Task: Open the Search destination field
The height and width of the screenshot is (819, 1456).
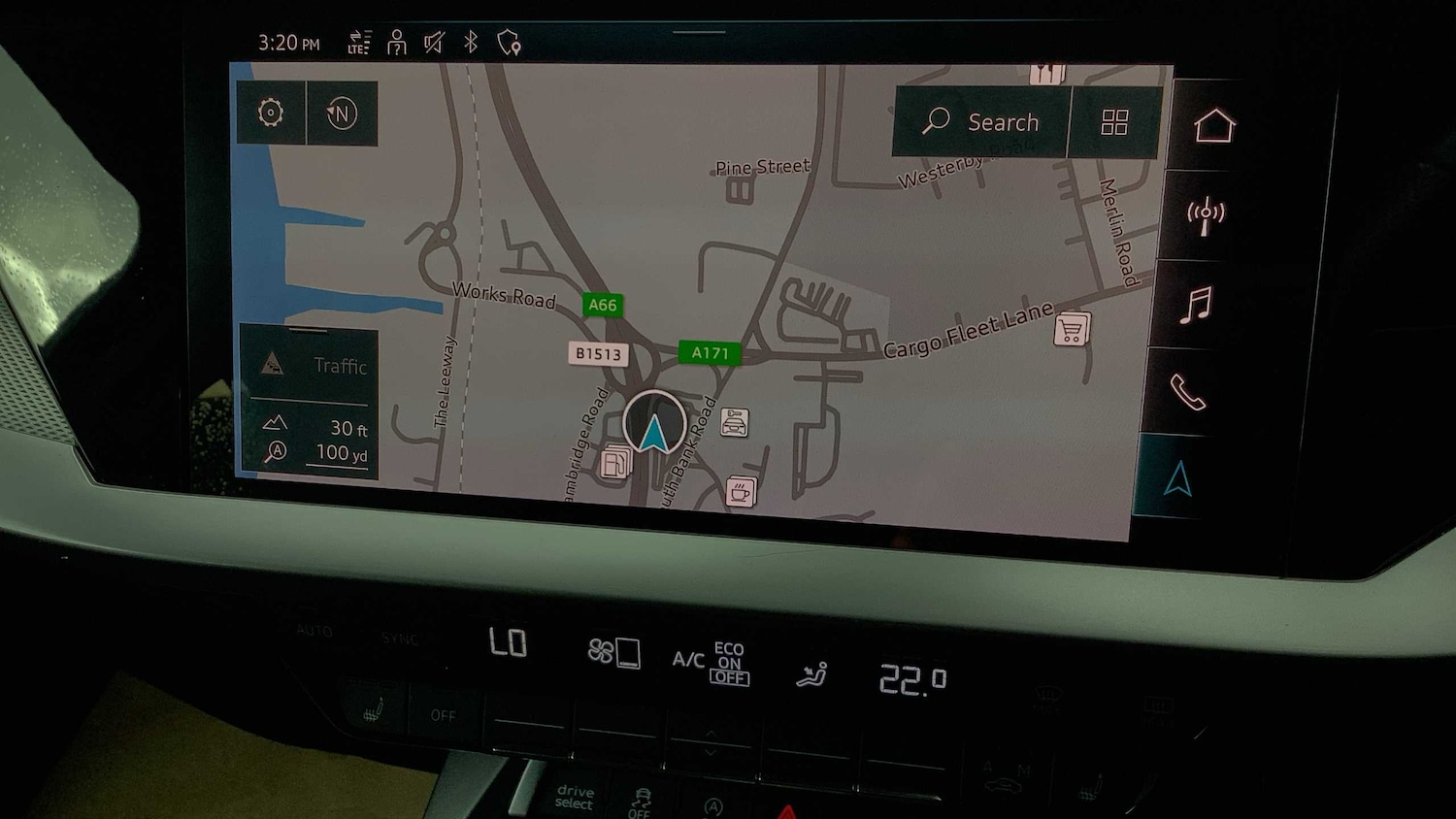Action: 981,122
